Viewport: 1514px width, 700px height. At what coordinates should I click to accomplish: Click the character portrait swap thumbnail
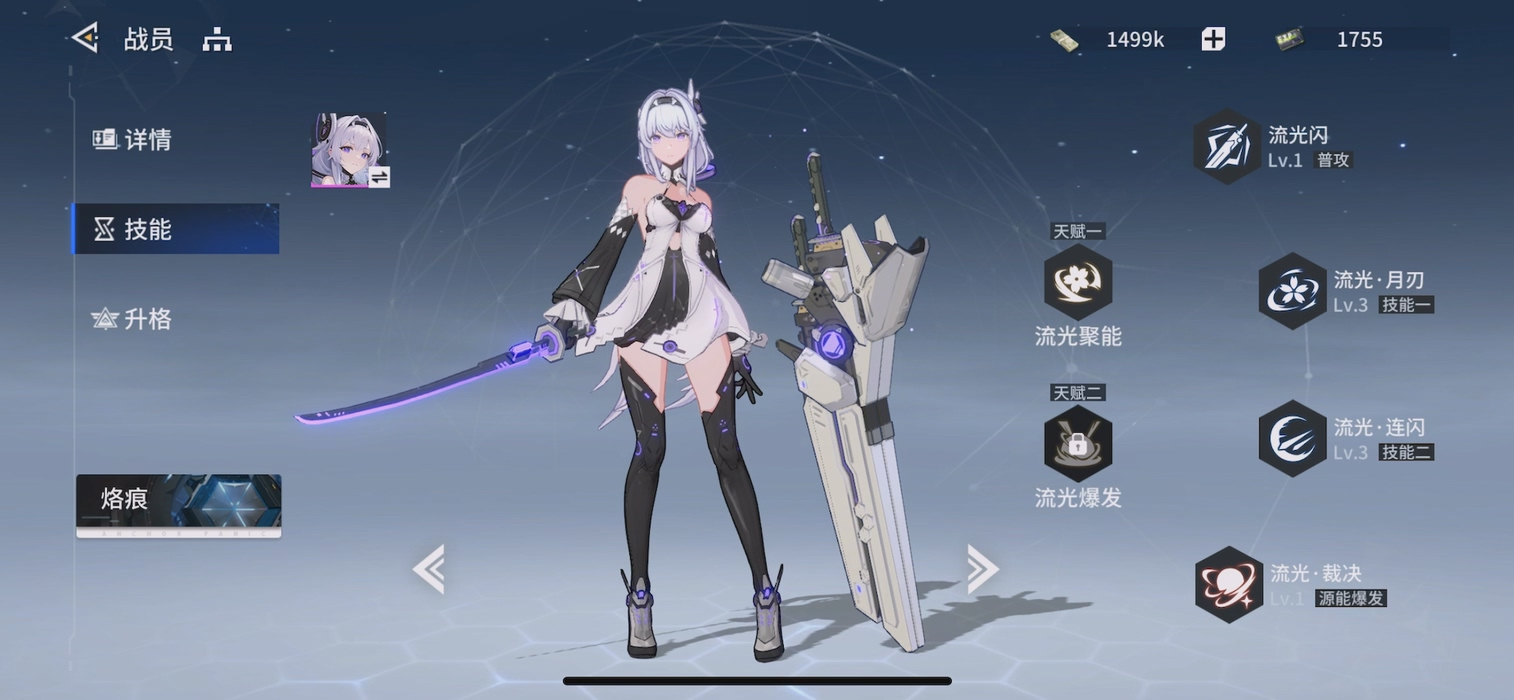(349, 150)
